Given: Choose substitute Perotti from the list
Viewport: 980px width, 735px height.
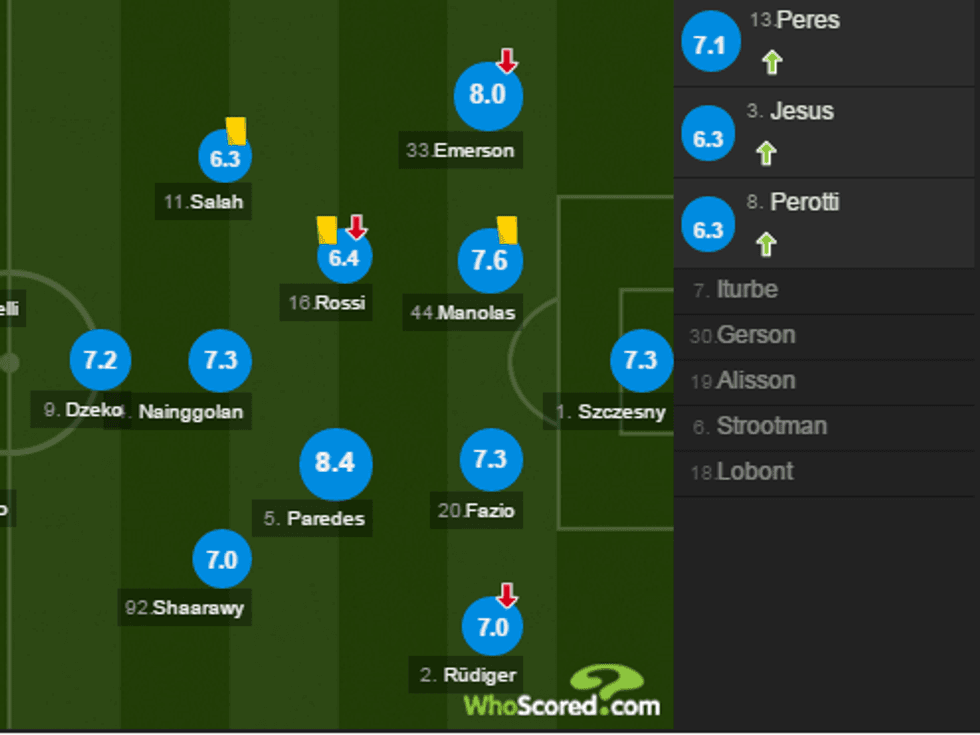Looking at the screenshot, I should click(805, 202).
